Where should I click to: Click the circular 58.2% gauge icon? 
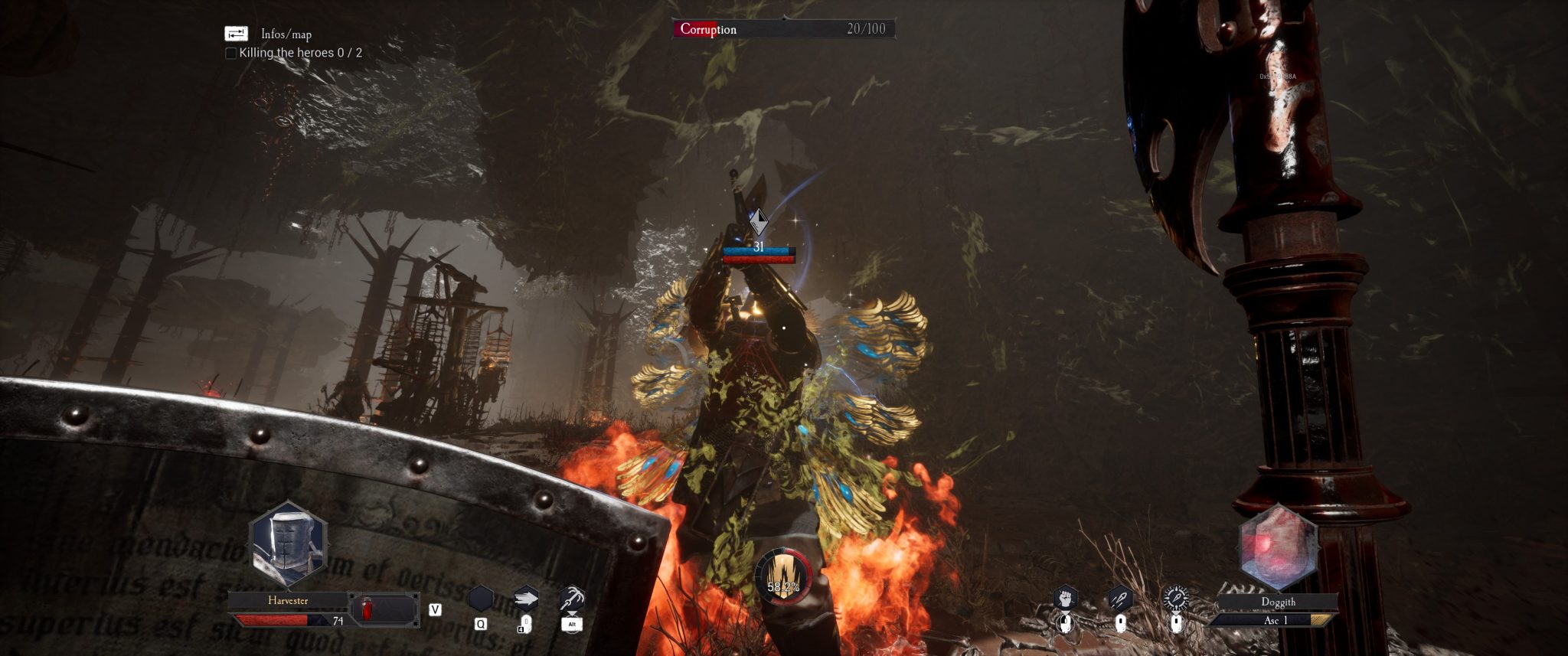782,578
